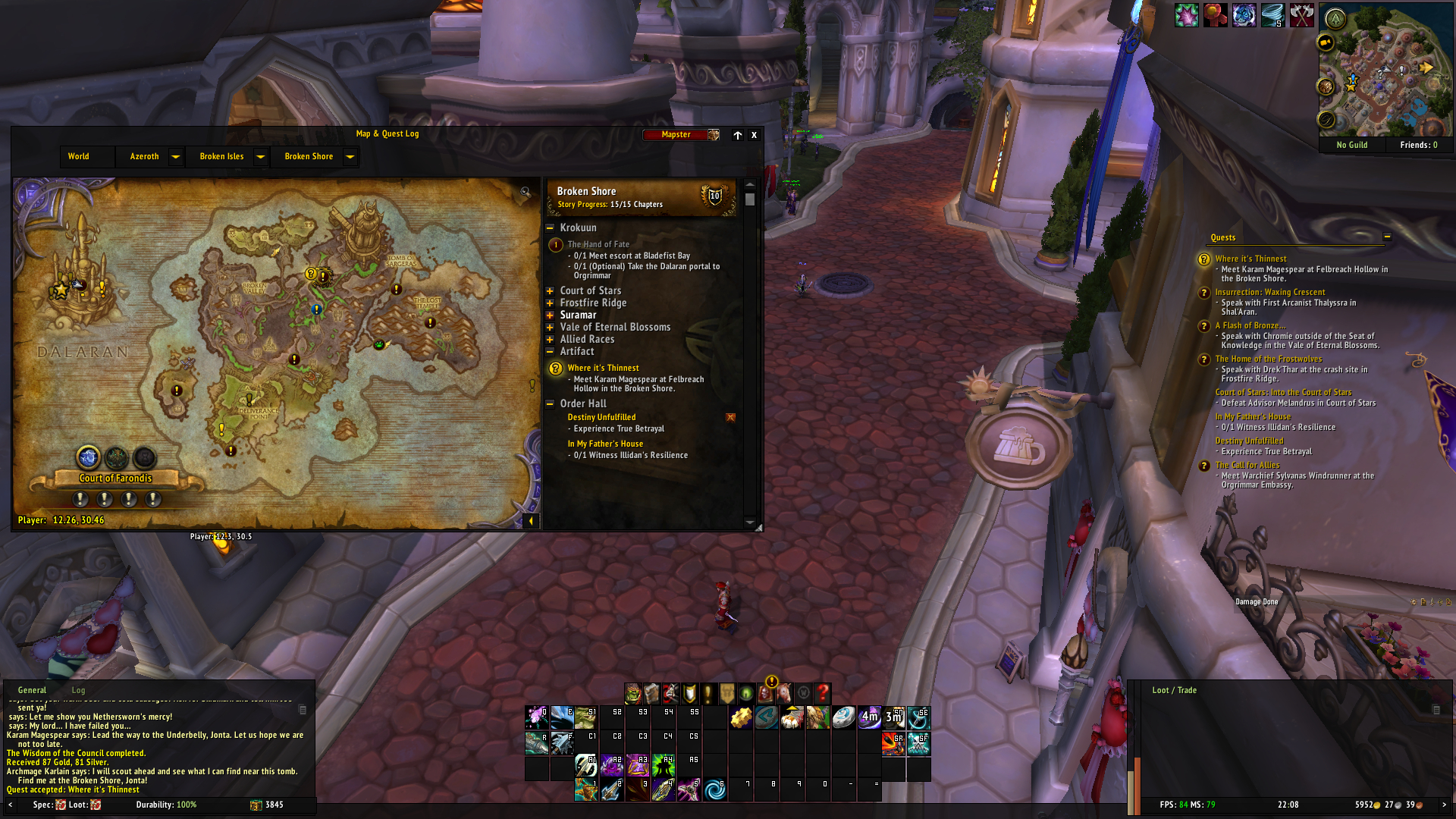This screenshot has width=1456, height=819.
Task: Collapse the Order Hall quest header
Action: pyautogui.click(x=550, y=404)
